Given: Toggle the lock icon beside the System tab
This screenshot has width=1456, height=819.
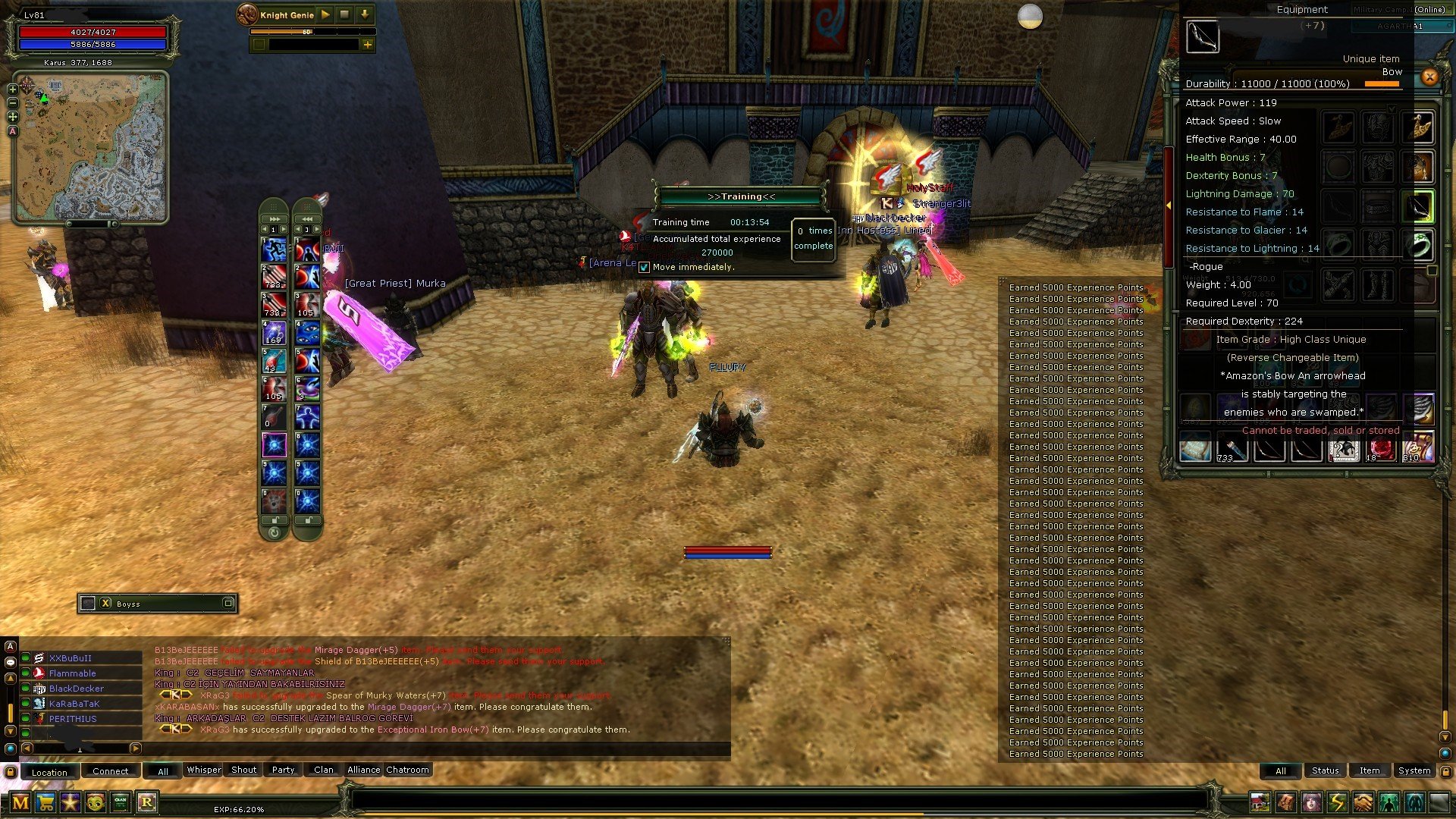Looking at the screenshot, I should point(1446,771).
